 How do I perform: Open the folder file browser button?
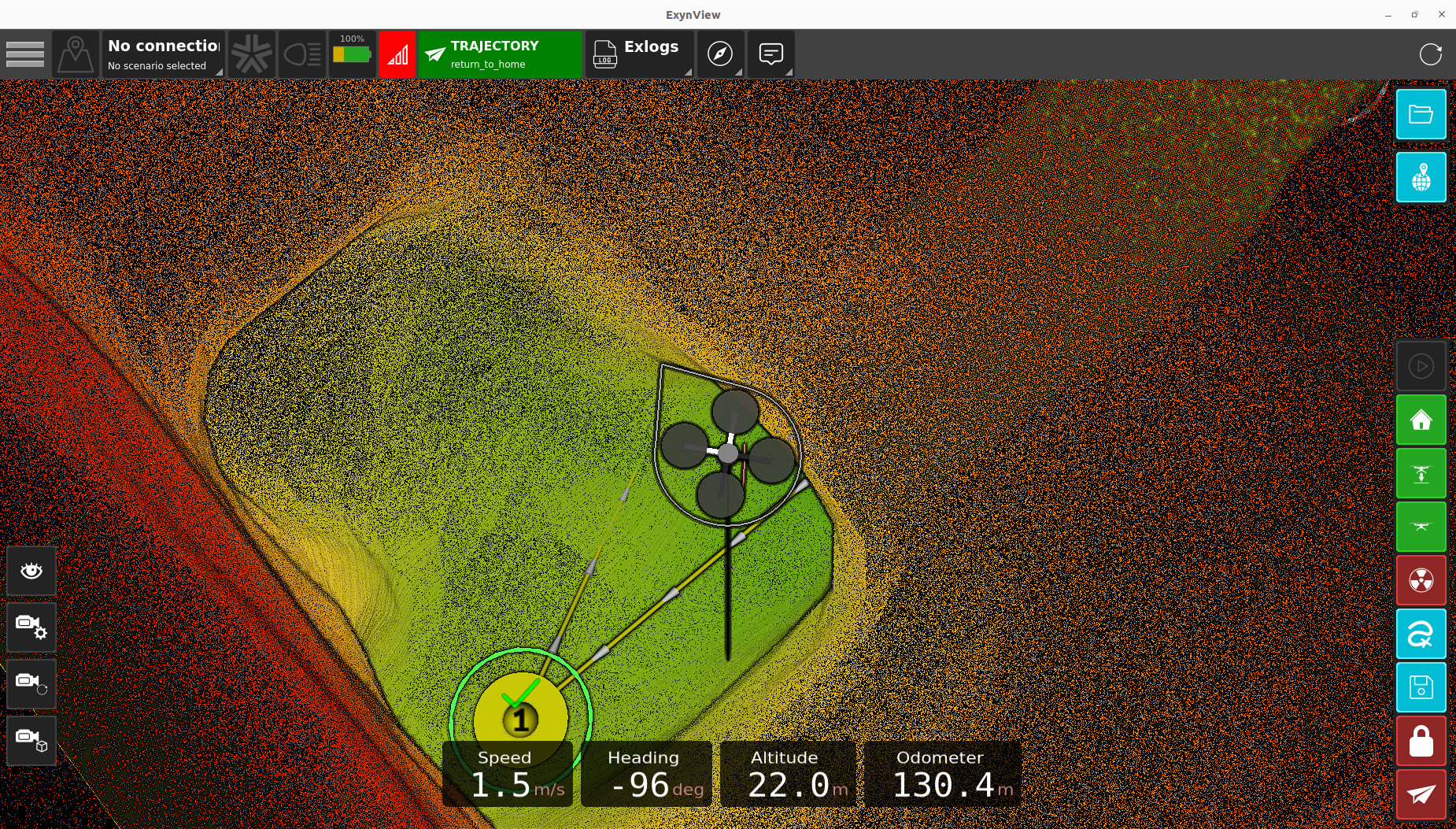(1421, 115)
